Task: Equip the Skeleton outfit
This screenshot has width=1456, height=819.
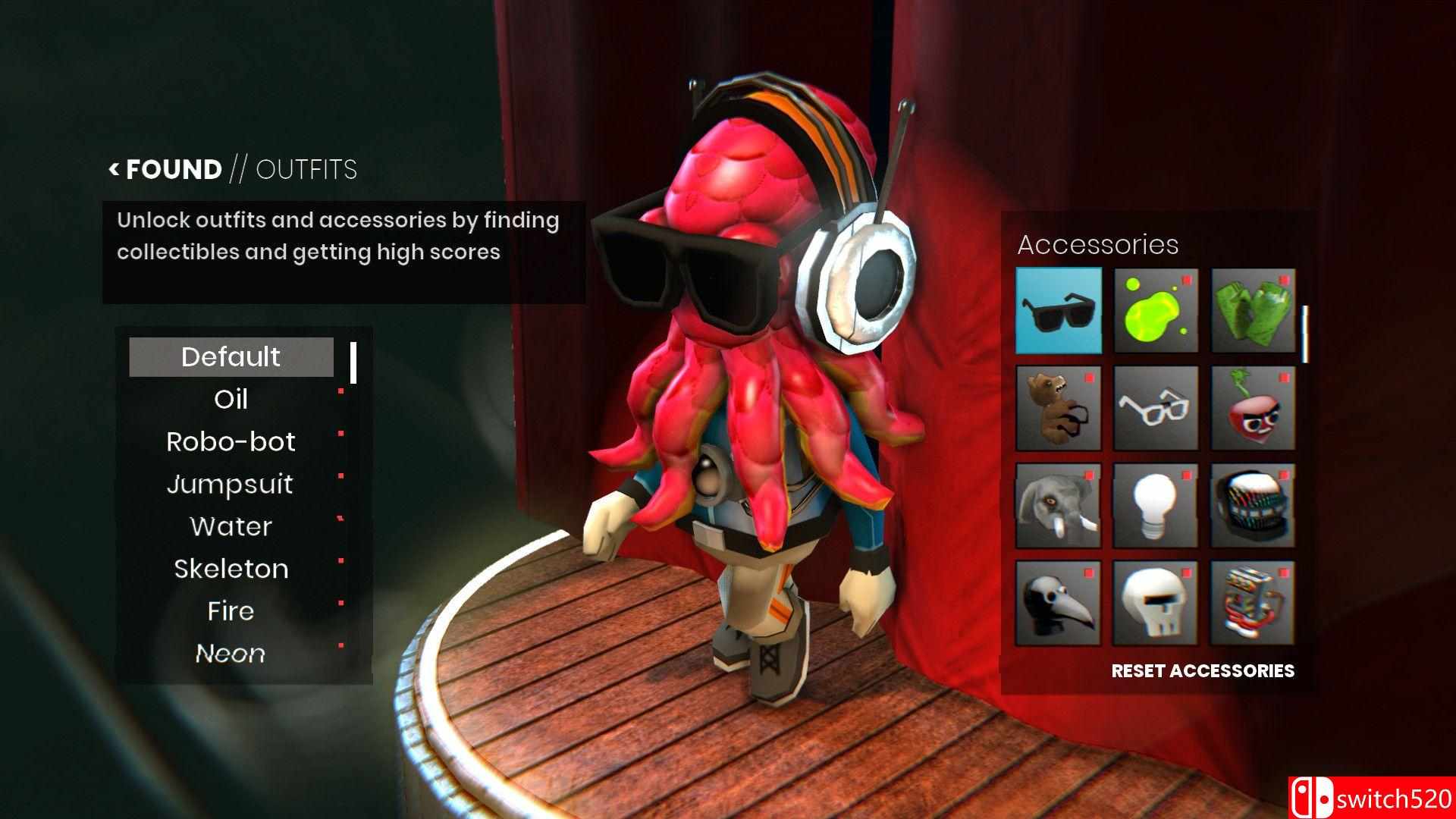Action: coord(231,570)
